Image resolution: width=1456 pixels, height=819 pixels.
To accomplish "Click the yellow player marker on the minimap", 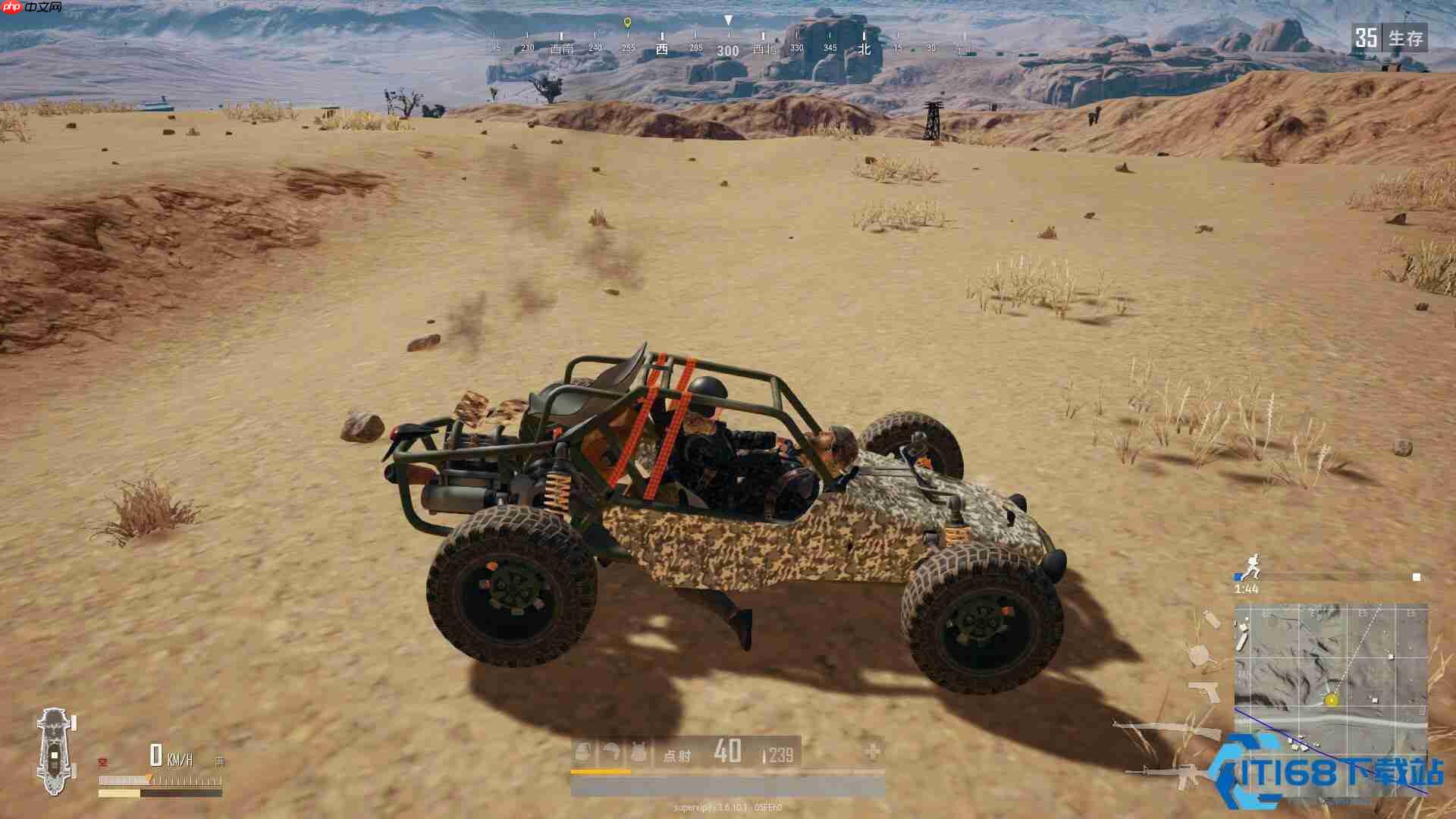I will (1332, 701).
